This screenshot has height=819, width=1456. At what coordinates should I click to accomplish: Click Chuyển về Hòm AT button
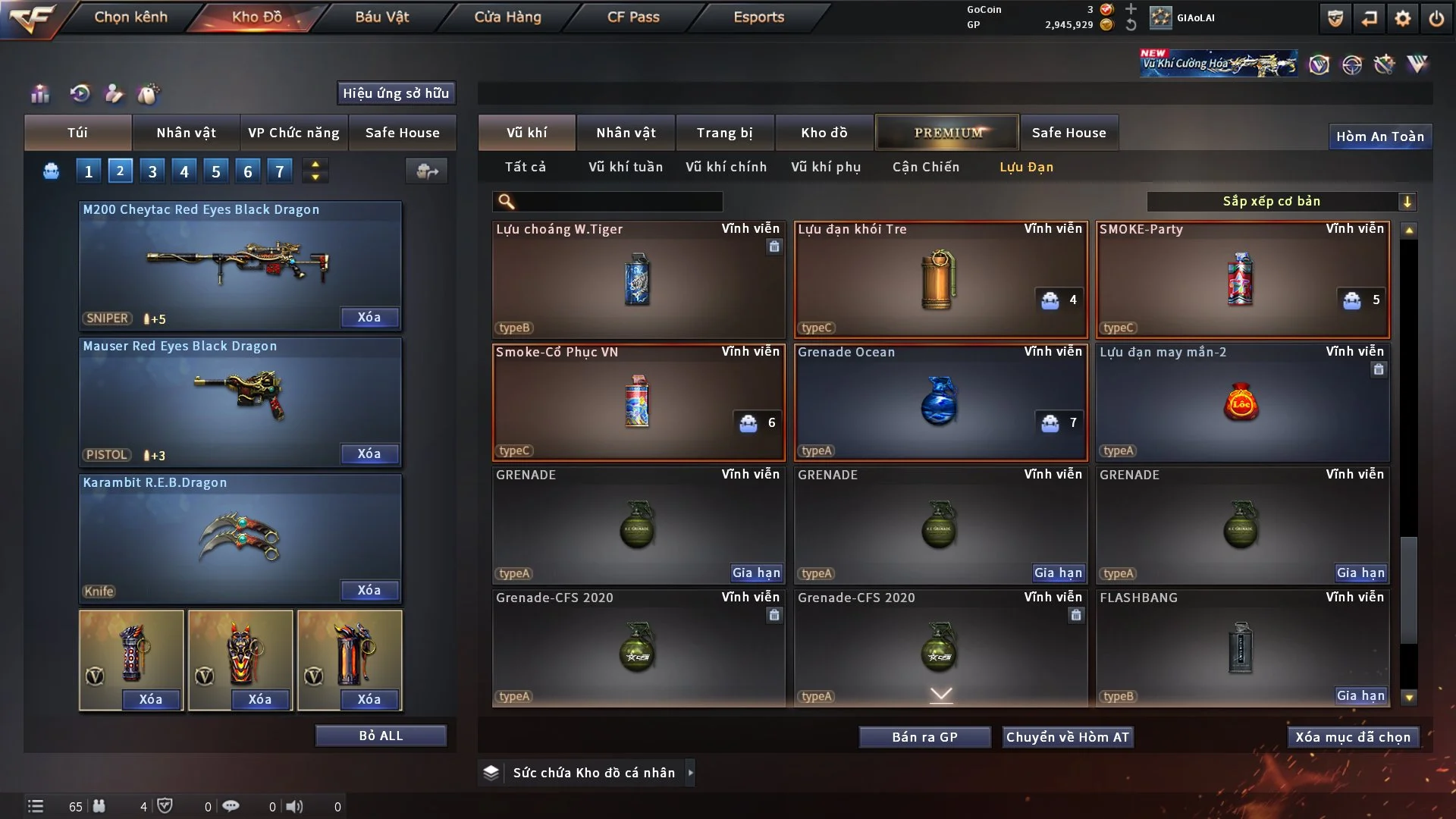click(1067, 737)
